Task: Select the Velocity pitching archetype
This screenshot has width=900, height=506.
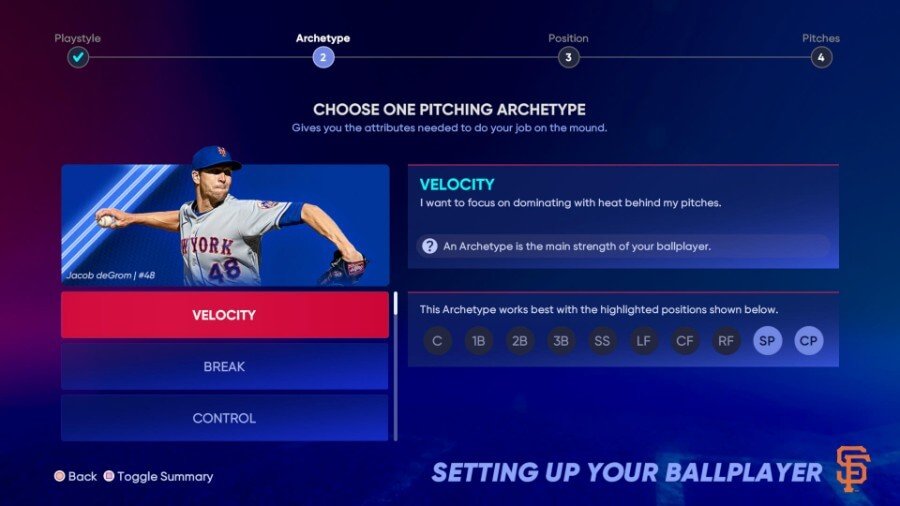Action: pyautogui.click(x=224, y=315)
